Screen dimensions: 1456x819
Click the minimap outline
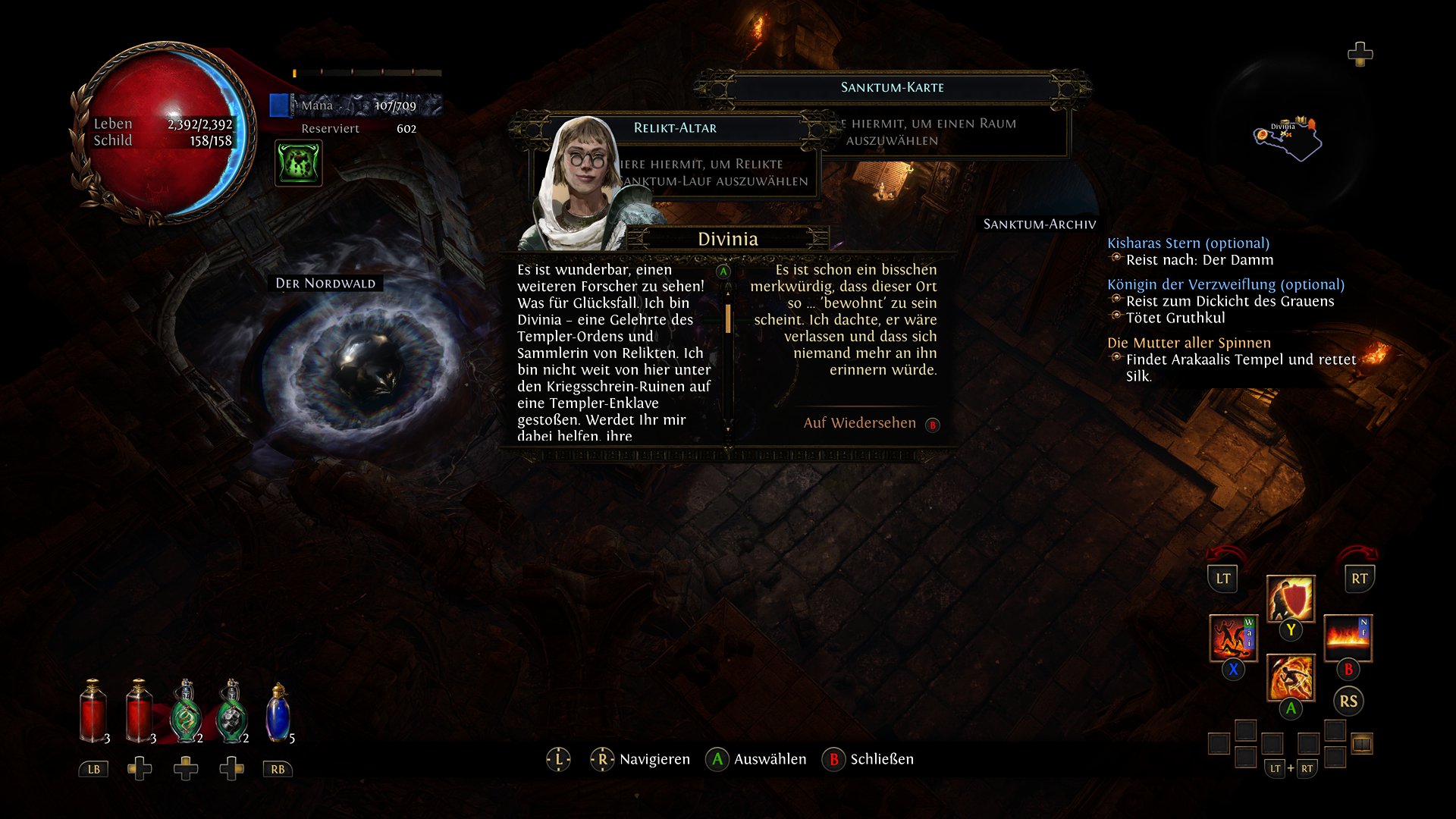point(1289,140)
